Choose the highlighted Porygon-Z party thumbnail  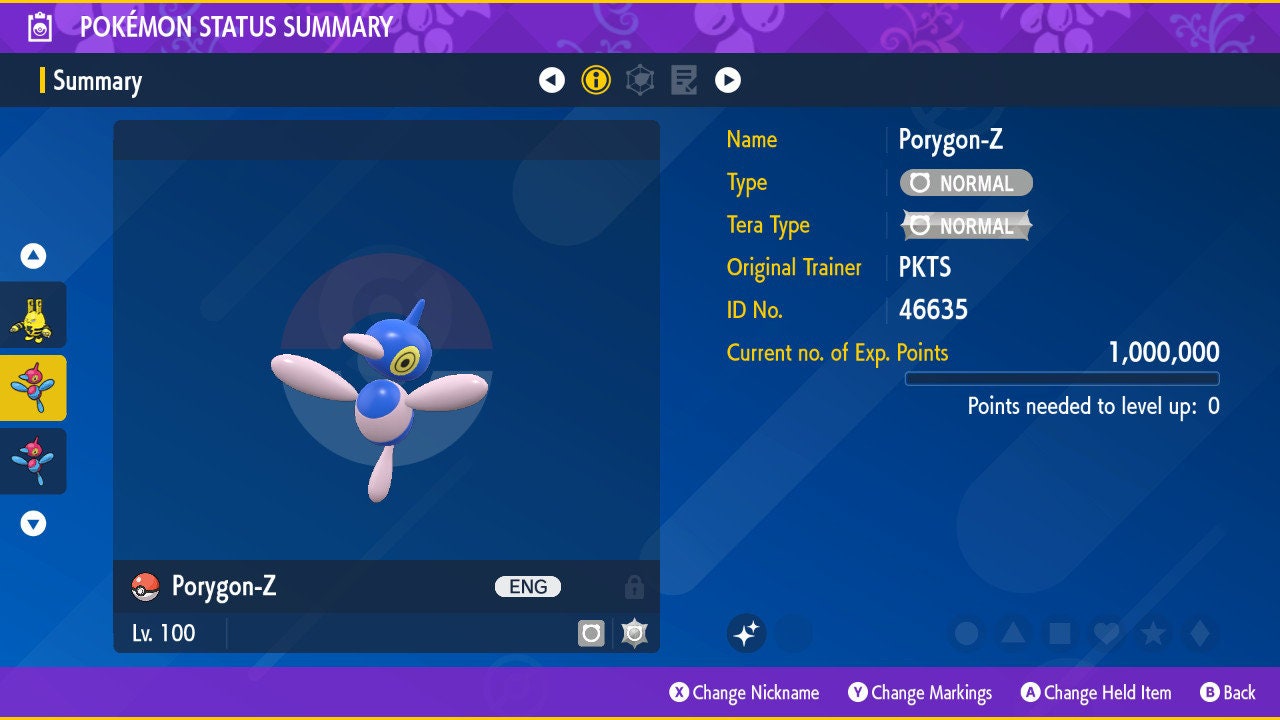(x=33, y=388)
